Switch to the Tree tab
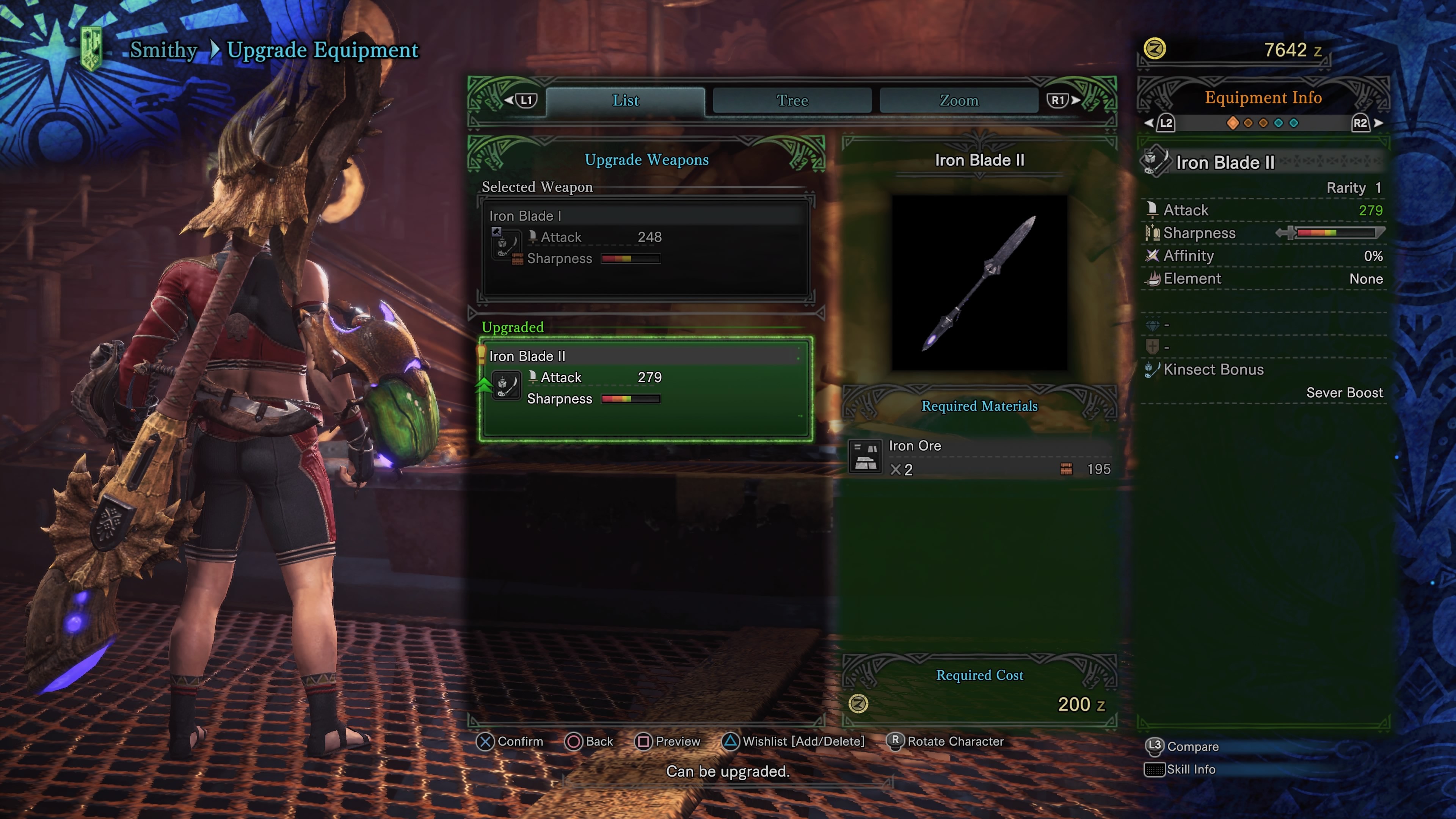The image size is (1456, 819). pos(792,100)
